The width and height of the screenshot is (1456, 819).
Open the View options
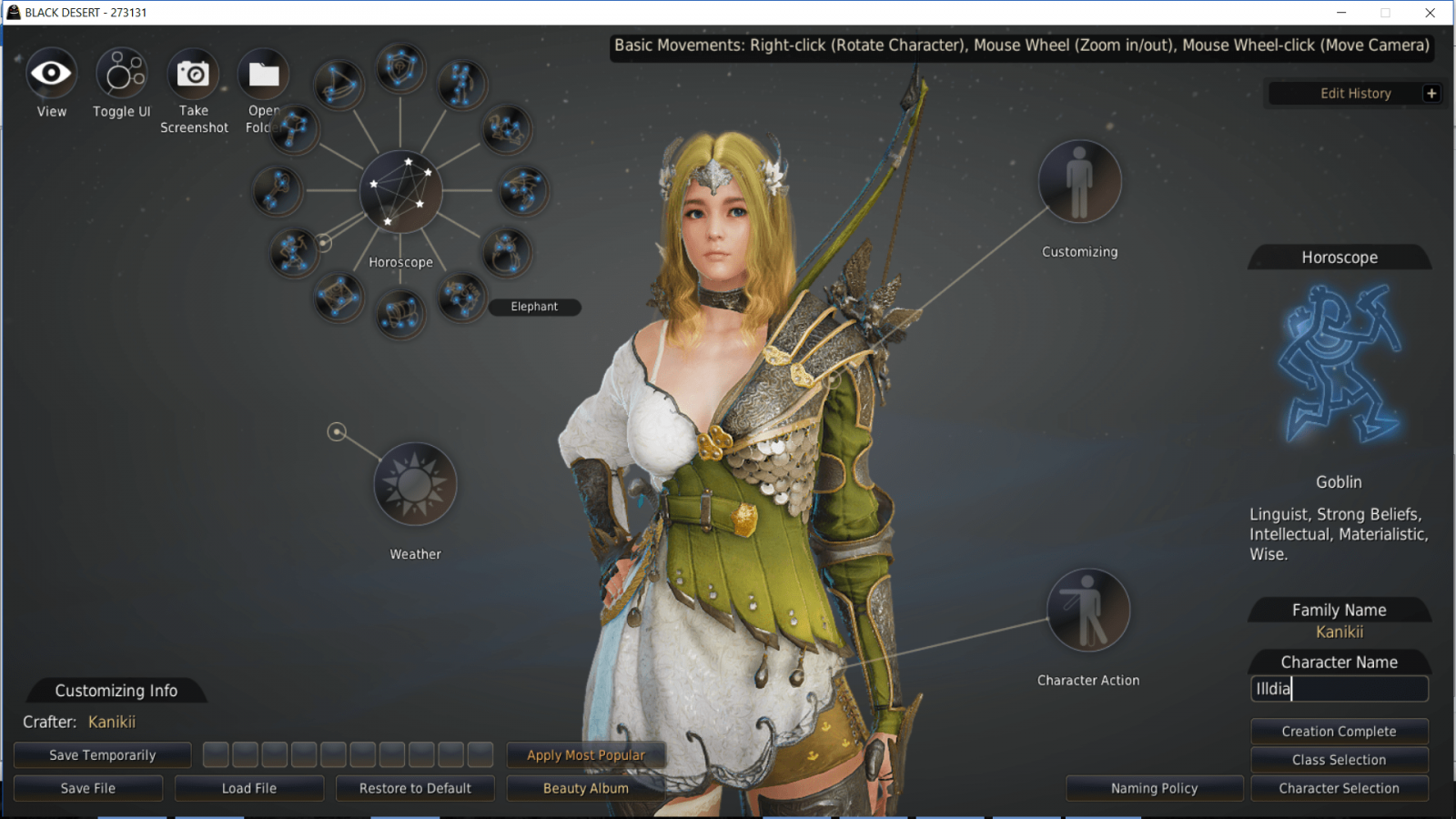(x=51, y=75)
